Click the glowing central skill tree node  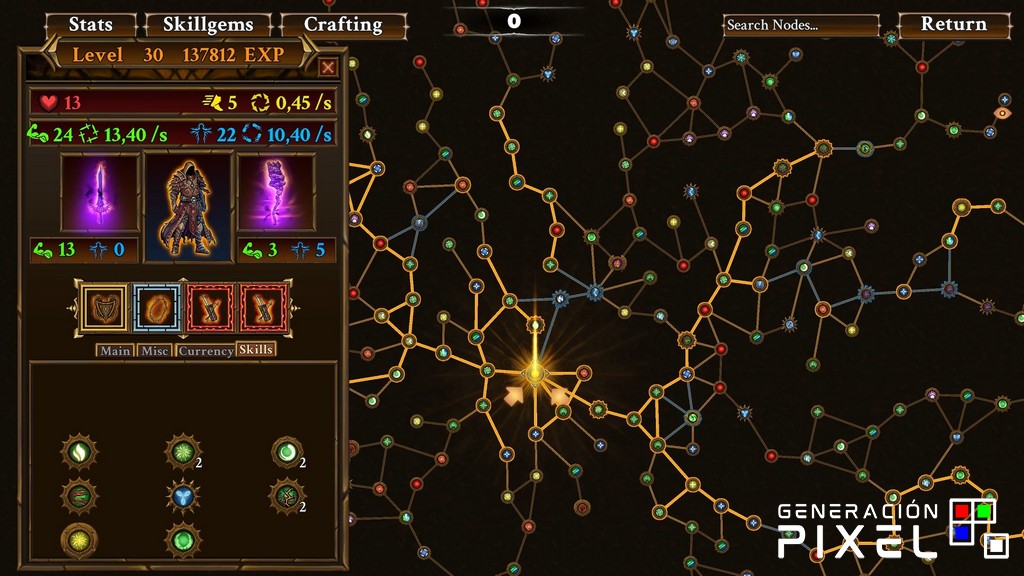536,375
